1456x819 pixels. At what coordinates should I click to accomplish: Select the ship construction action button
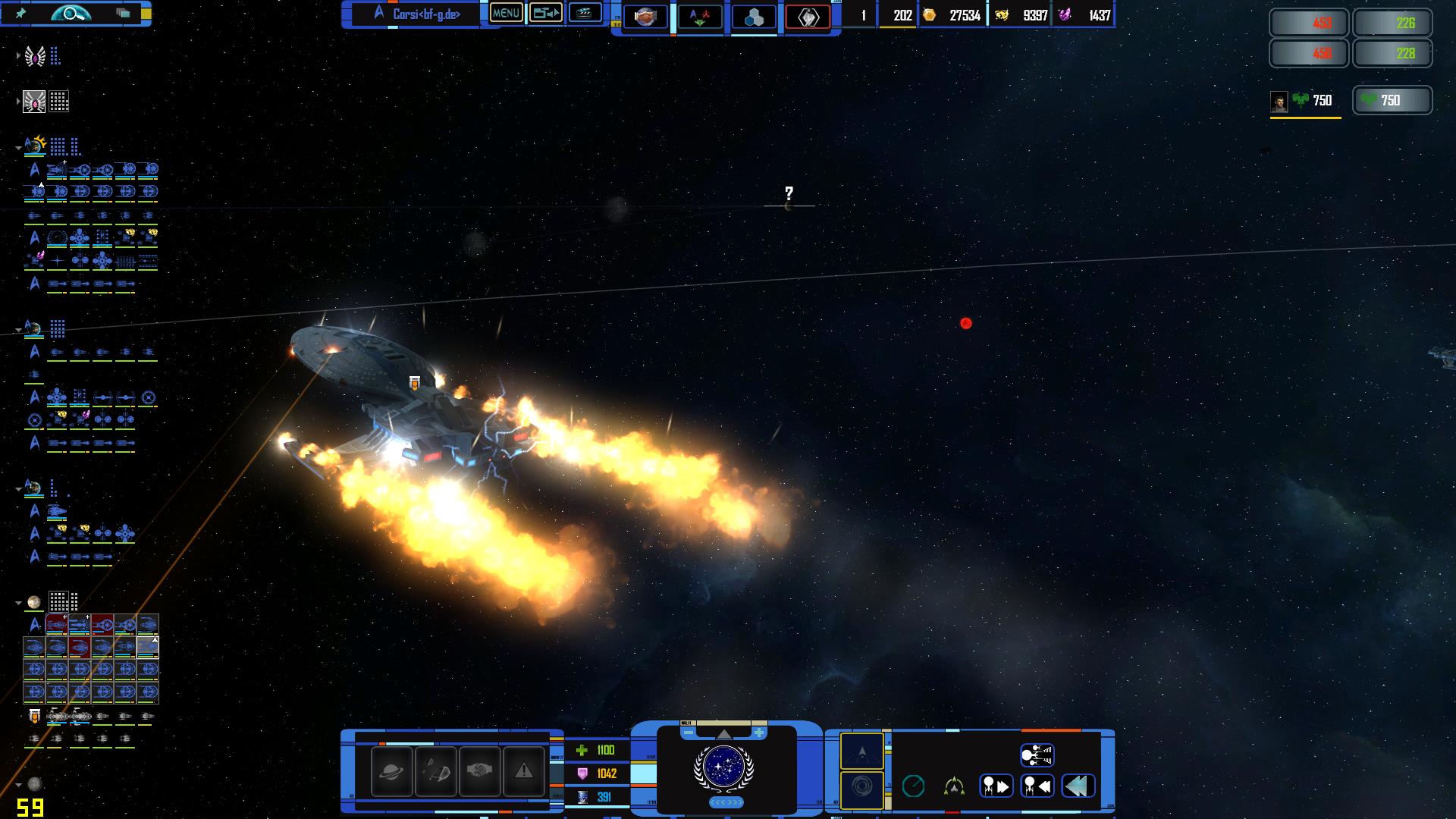click(435, 772)
